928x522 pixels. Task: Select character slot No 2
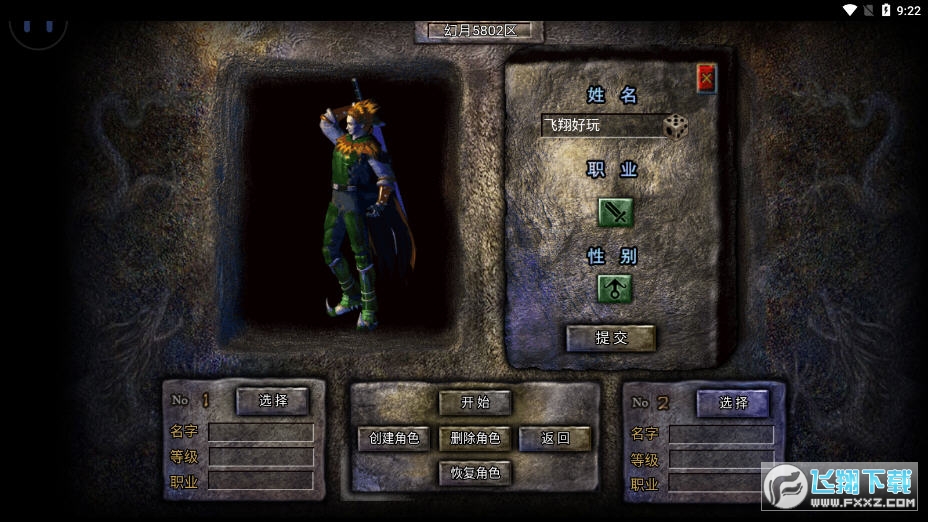point(733,403)
